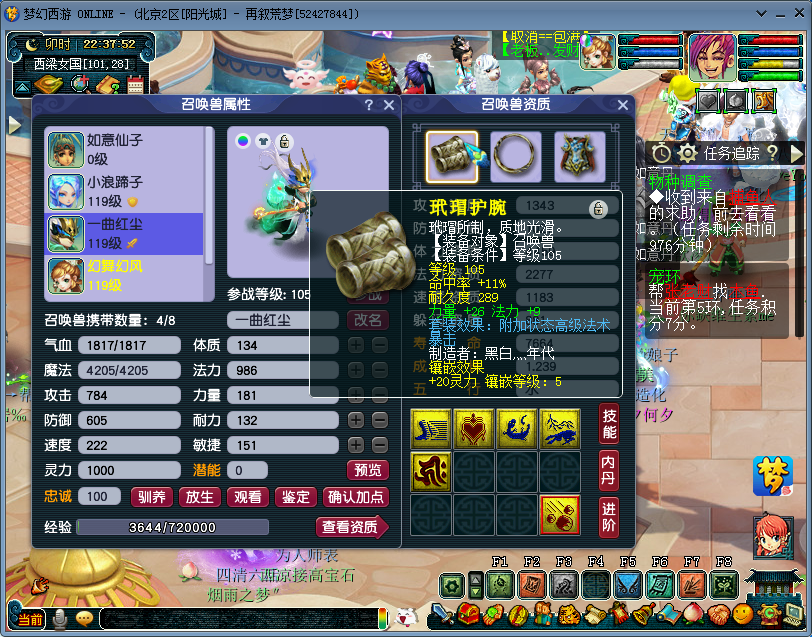The height and width of the screenshot is (637, 812).
Task: Click the 驯养 button
Action: (x=153, y=497)
